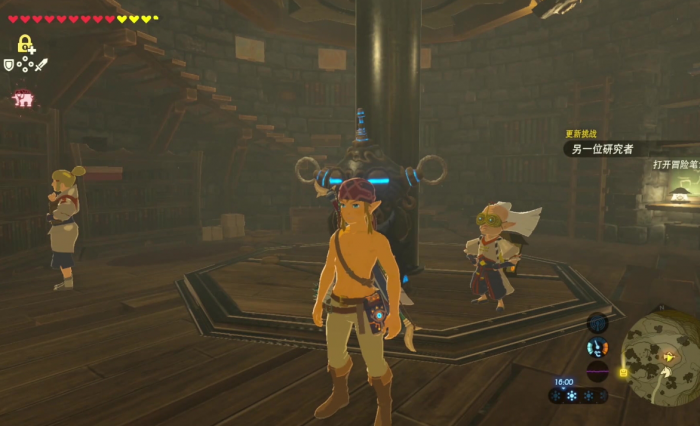Select the sword weapon quick-slot icon
Image resolution: width=700 pixels, height=426 pixels.
click(x=41, y=65)
